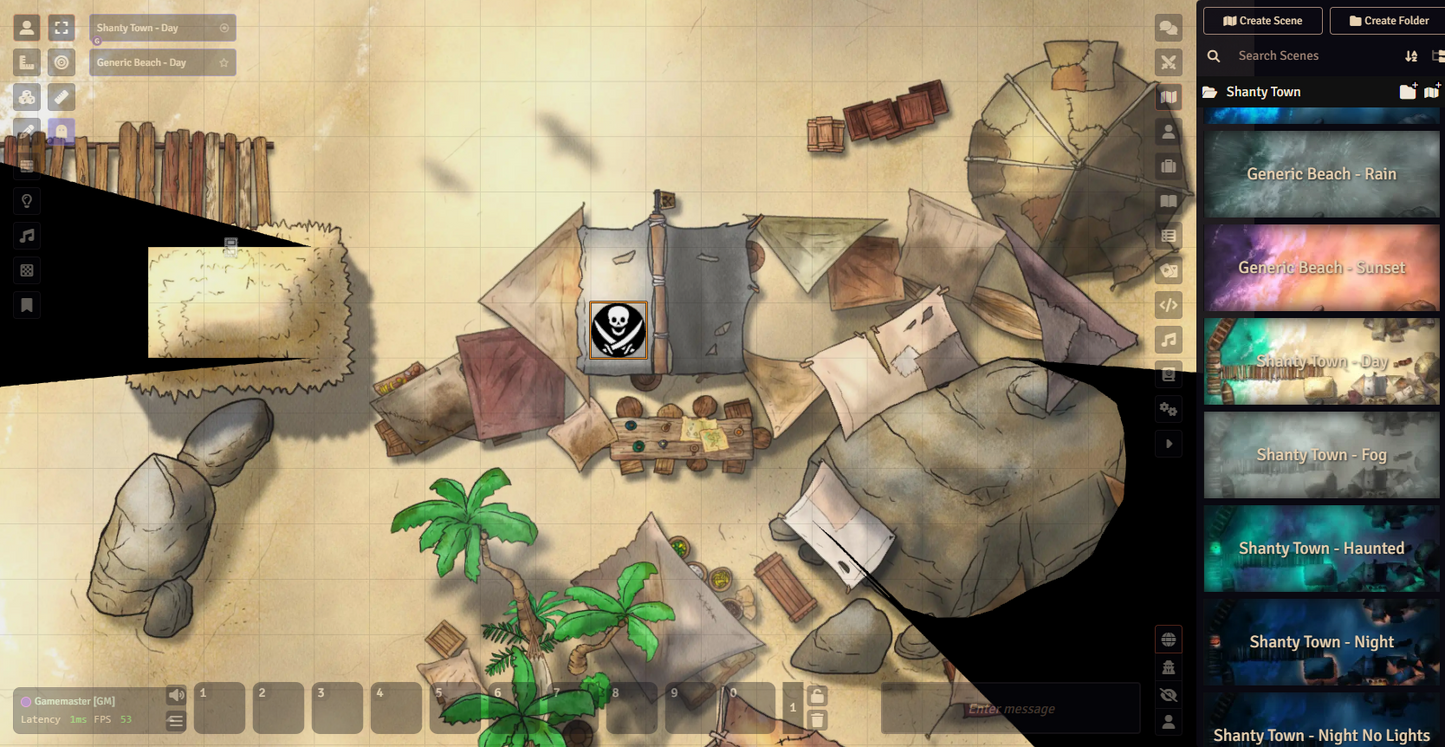Click the Create Folder button

coord(1388,20)
